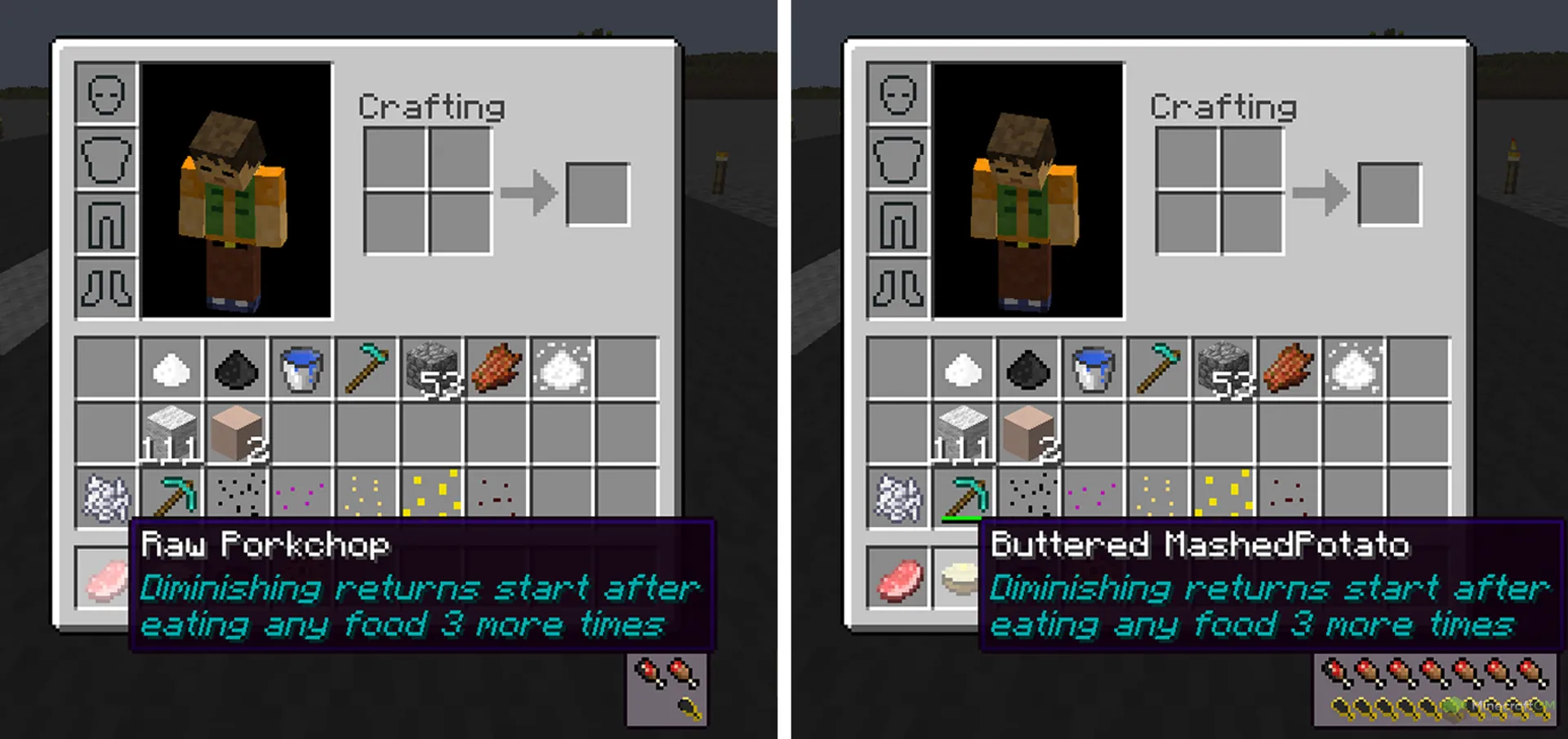This screenshot has height=739, width=1568.
Task: Select the cobblestone stack of 53 in the right inventory
Action: point(1224,368)
